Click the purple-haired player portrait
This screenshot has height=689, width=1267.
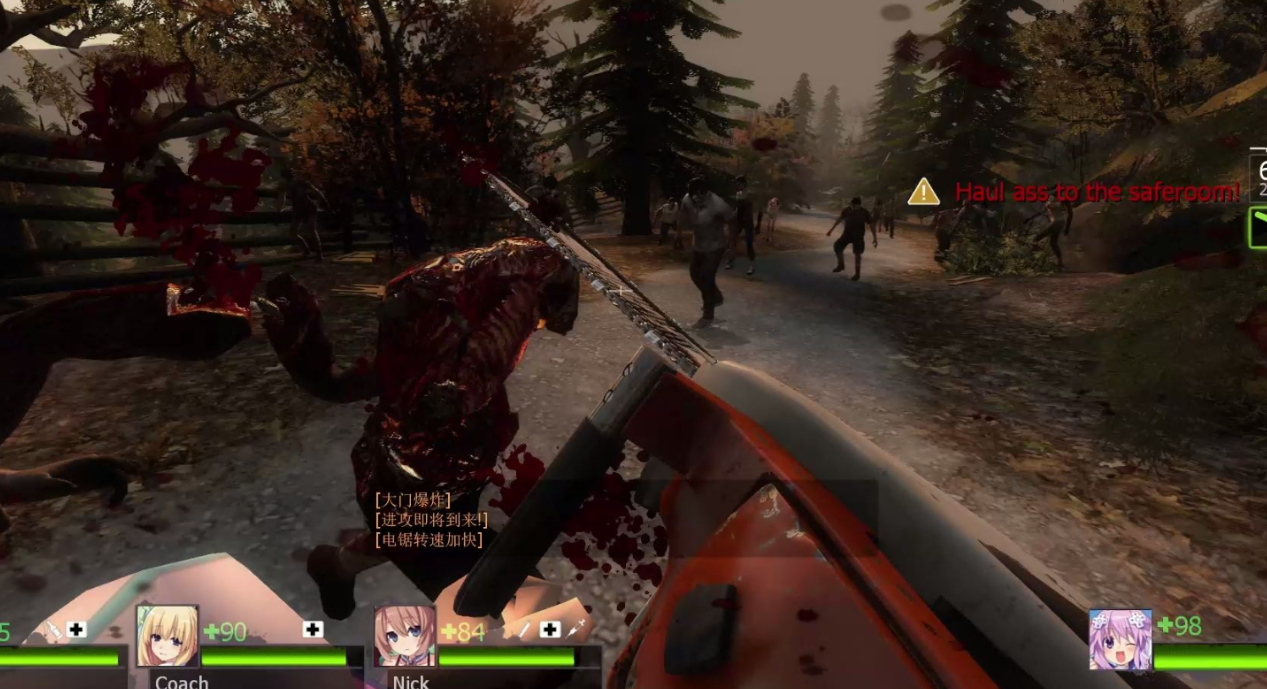coord(1120,640)
